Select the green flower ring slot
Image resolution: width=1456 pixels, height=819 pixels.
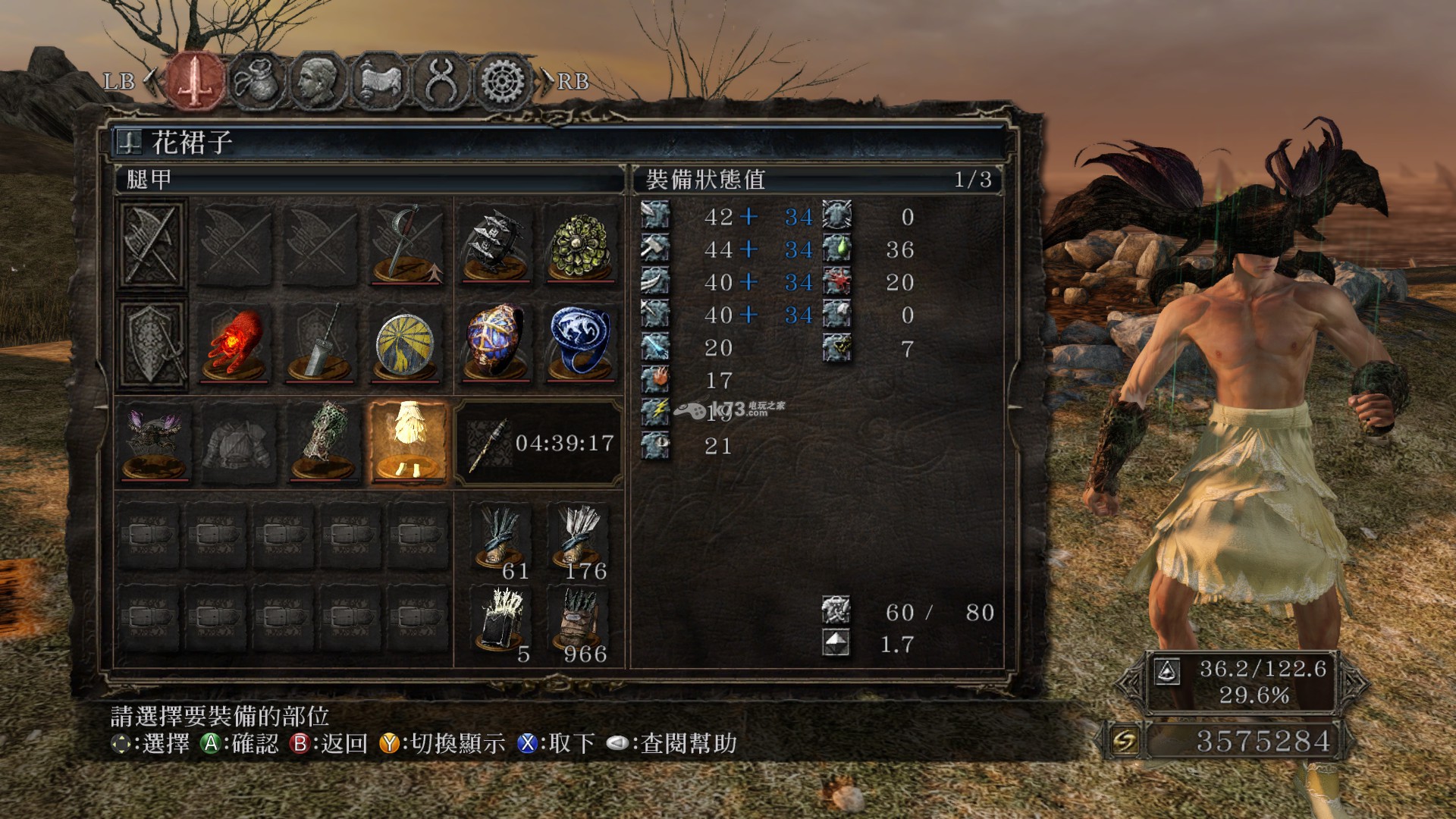581,244
